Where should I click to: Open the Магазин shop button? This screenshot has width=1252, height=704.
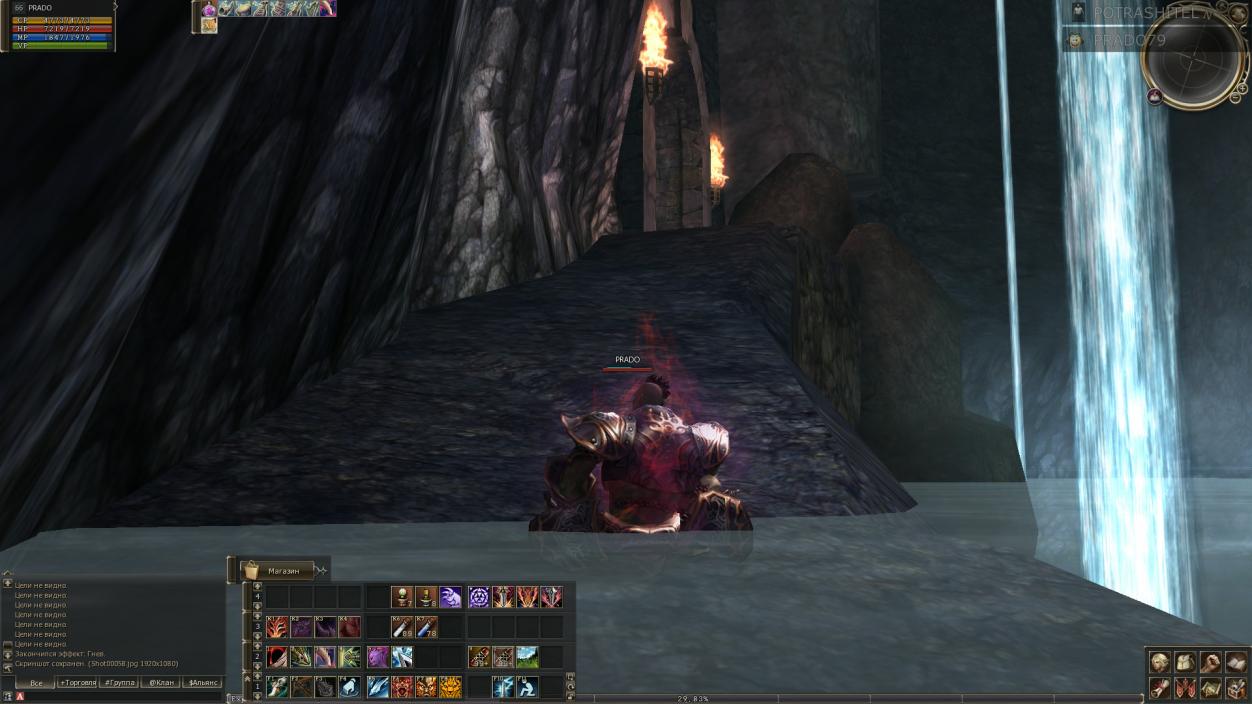(x=283, y=570)
